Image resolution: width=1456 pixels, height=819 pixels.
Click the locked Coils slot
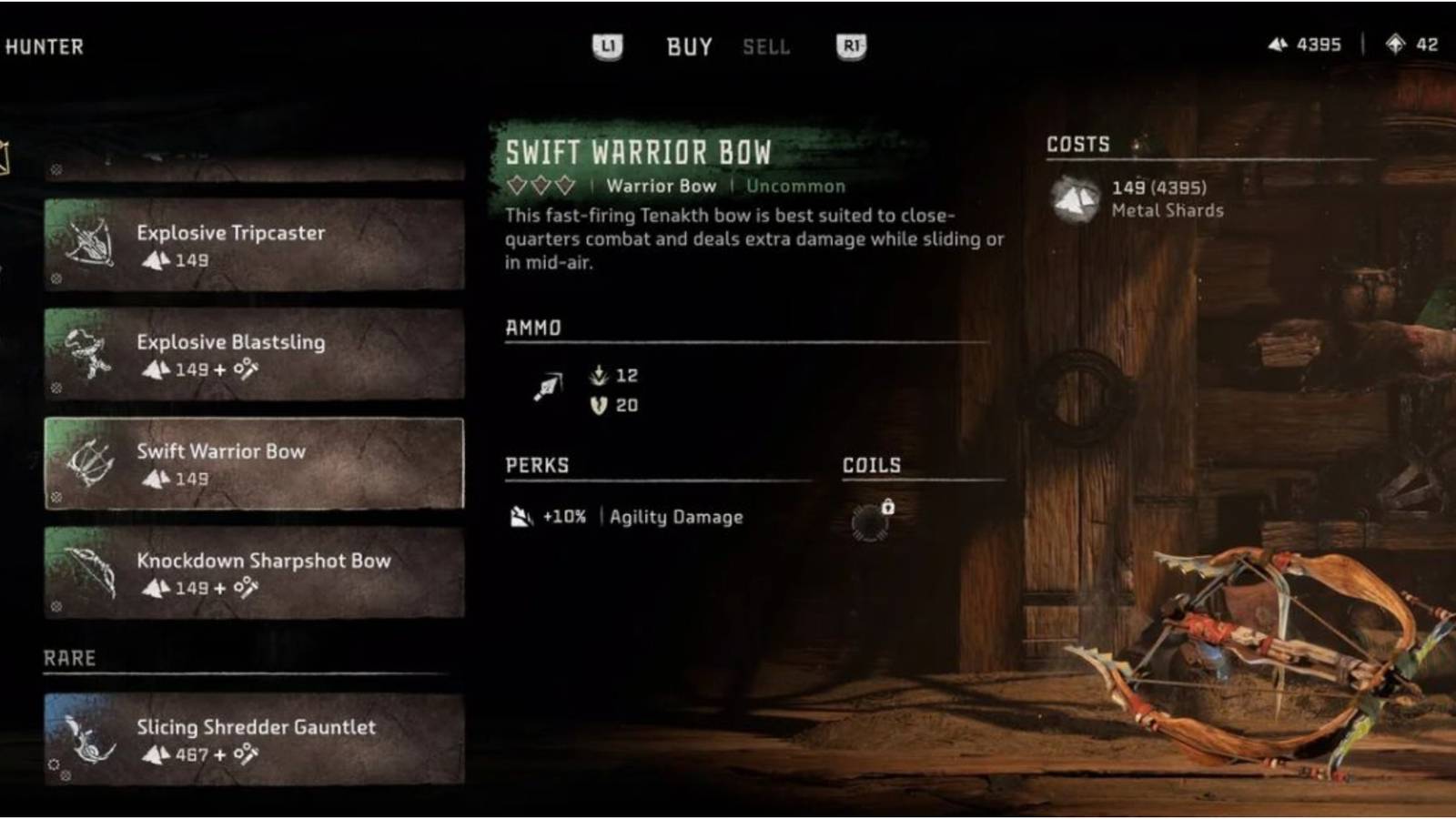coord(868,517)
